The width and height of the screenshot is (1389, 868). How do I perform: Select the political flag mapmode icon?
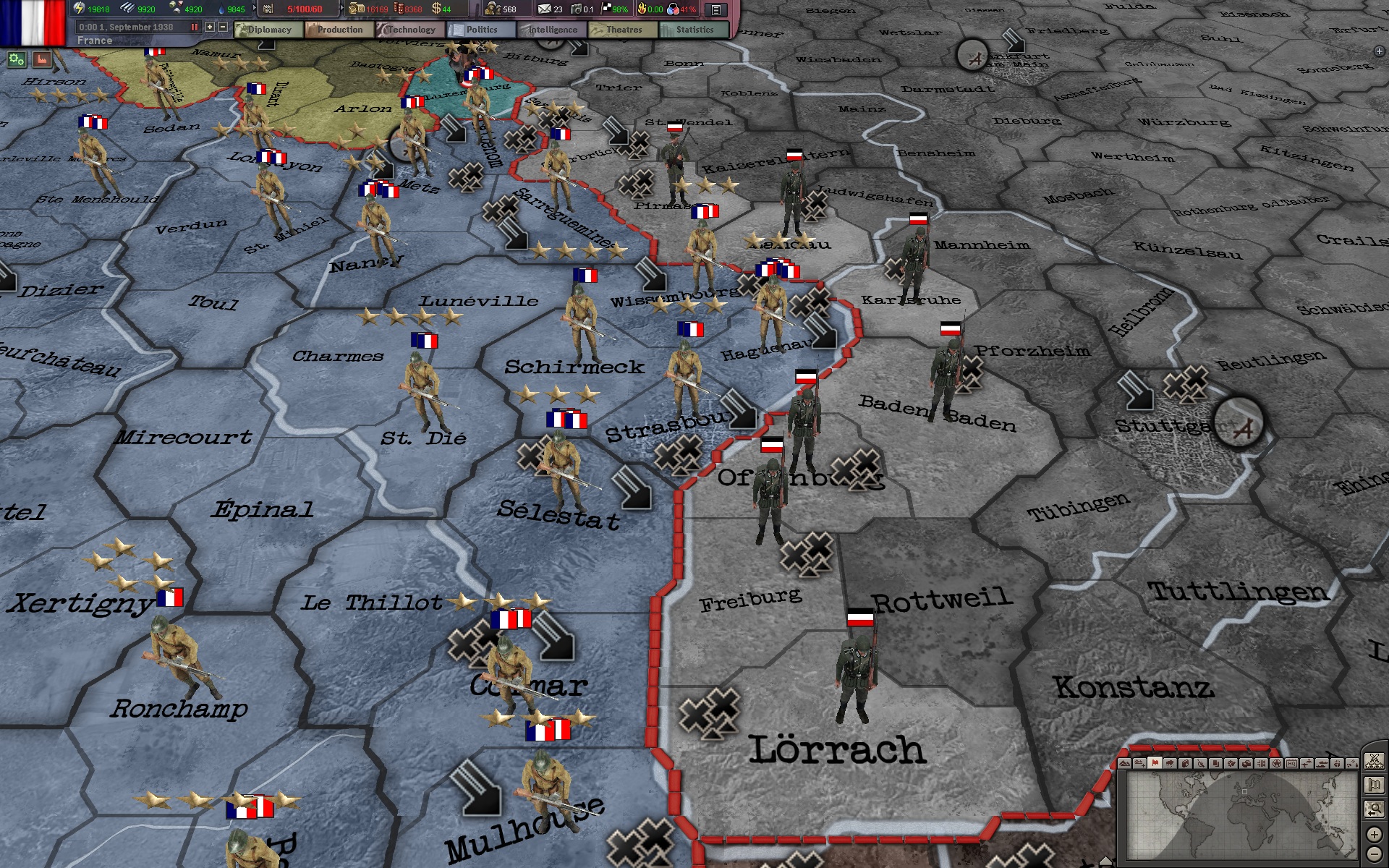[1154, 763]
